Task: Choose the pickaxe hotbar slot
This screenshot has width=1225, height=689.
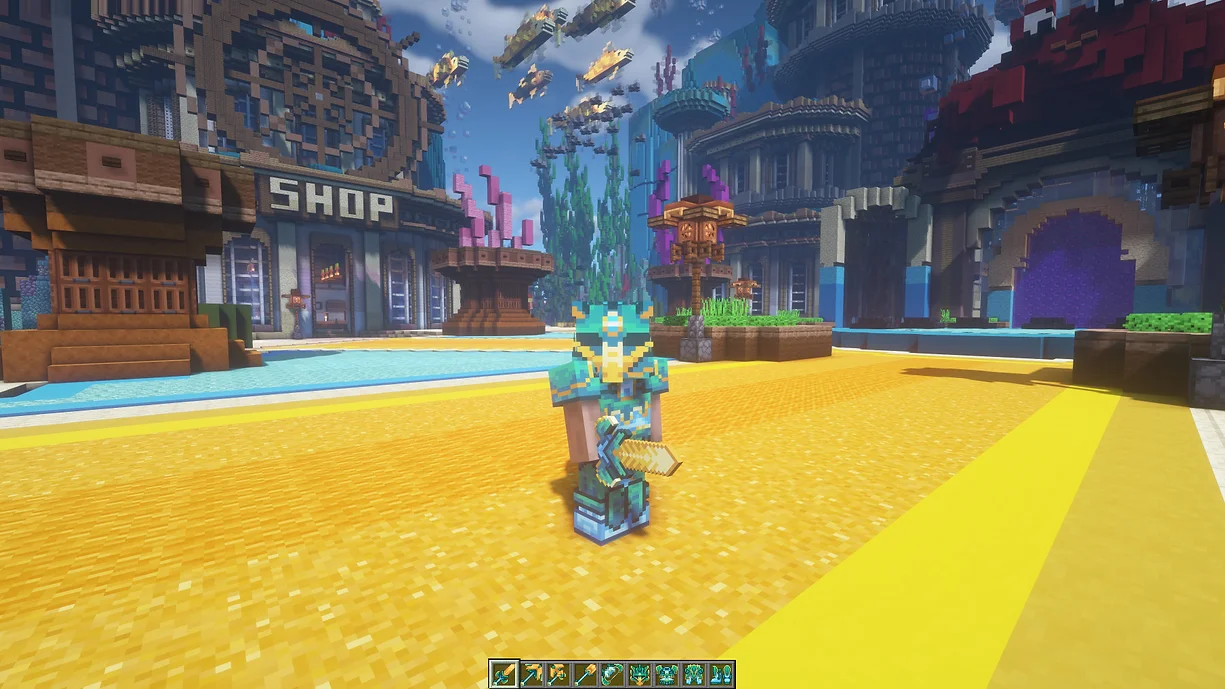Action: (x=530, y=674)
